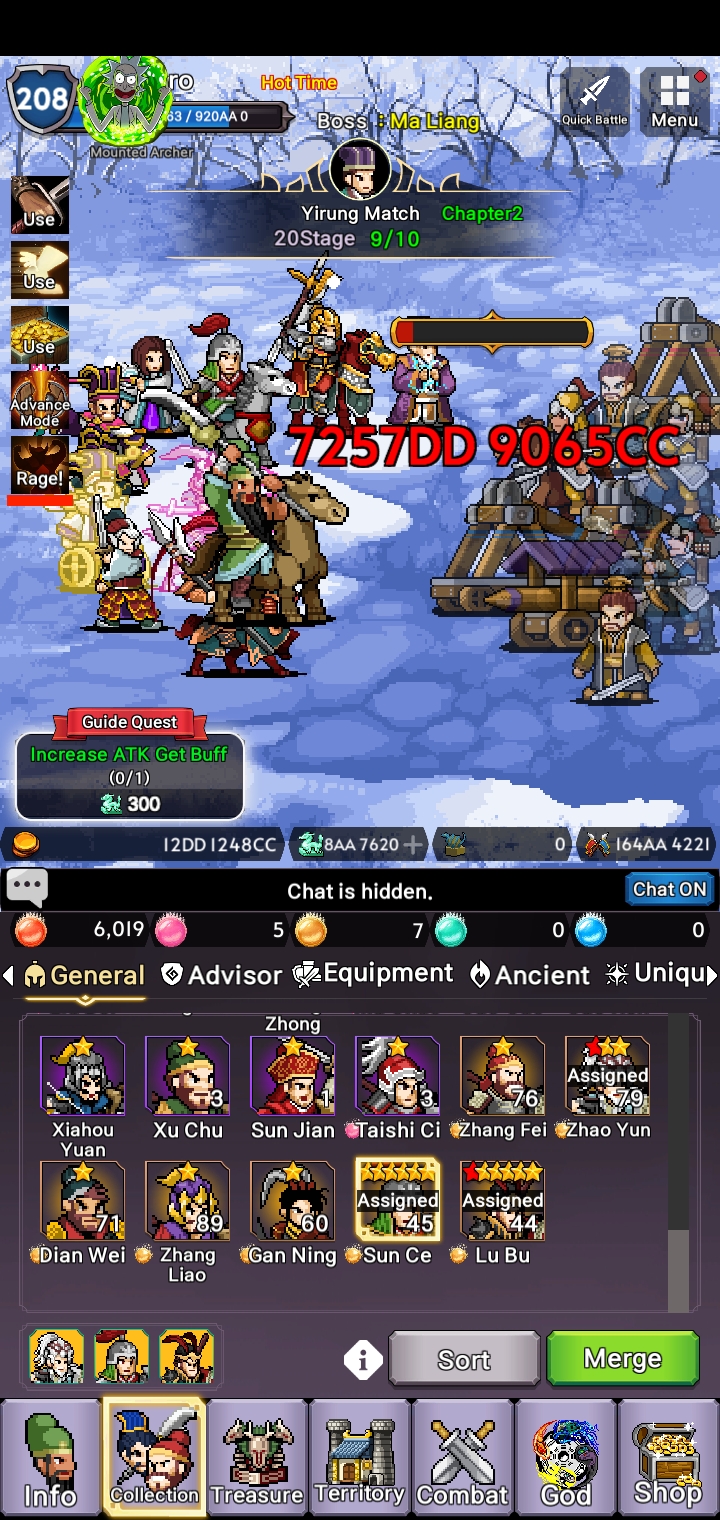
Task: Merge generals with the green button
Action: [622, 1359]
